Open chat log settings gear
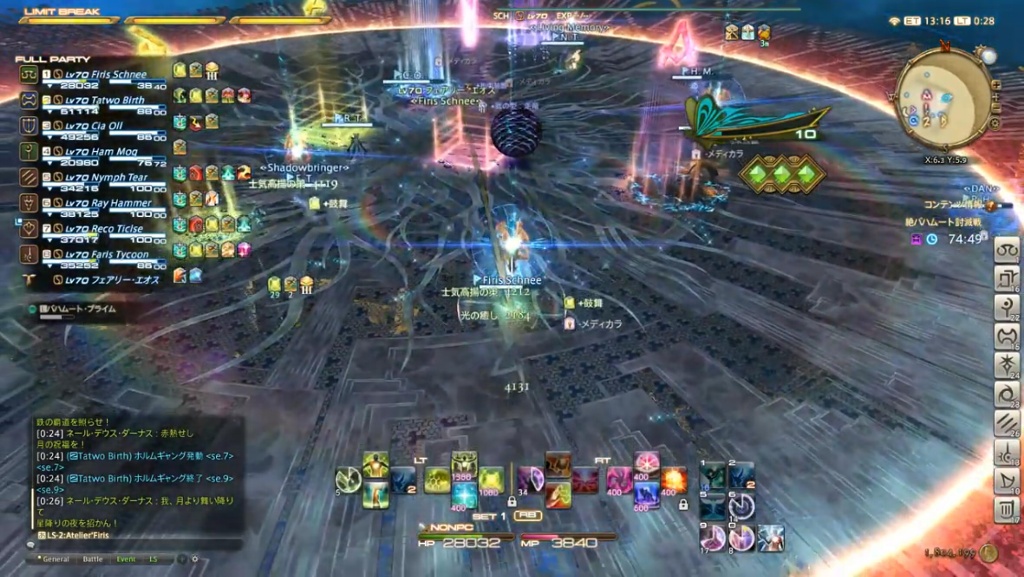This screenshot has width=1024, height=577. (x=195, y=559)
